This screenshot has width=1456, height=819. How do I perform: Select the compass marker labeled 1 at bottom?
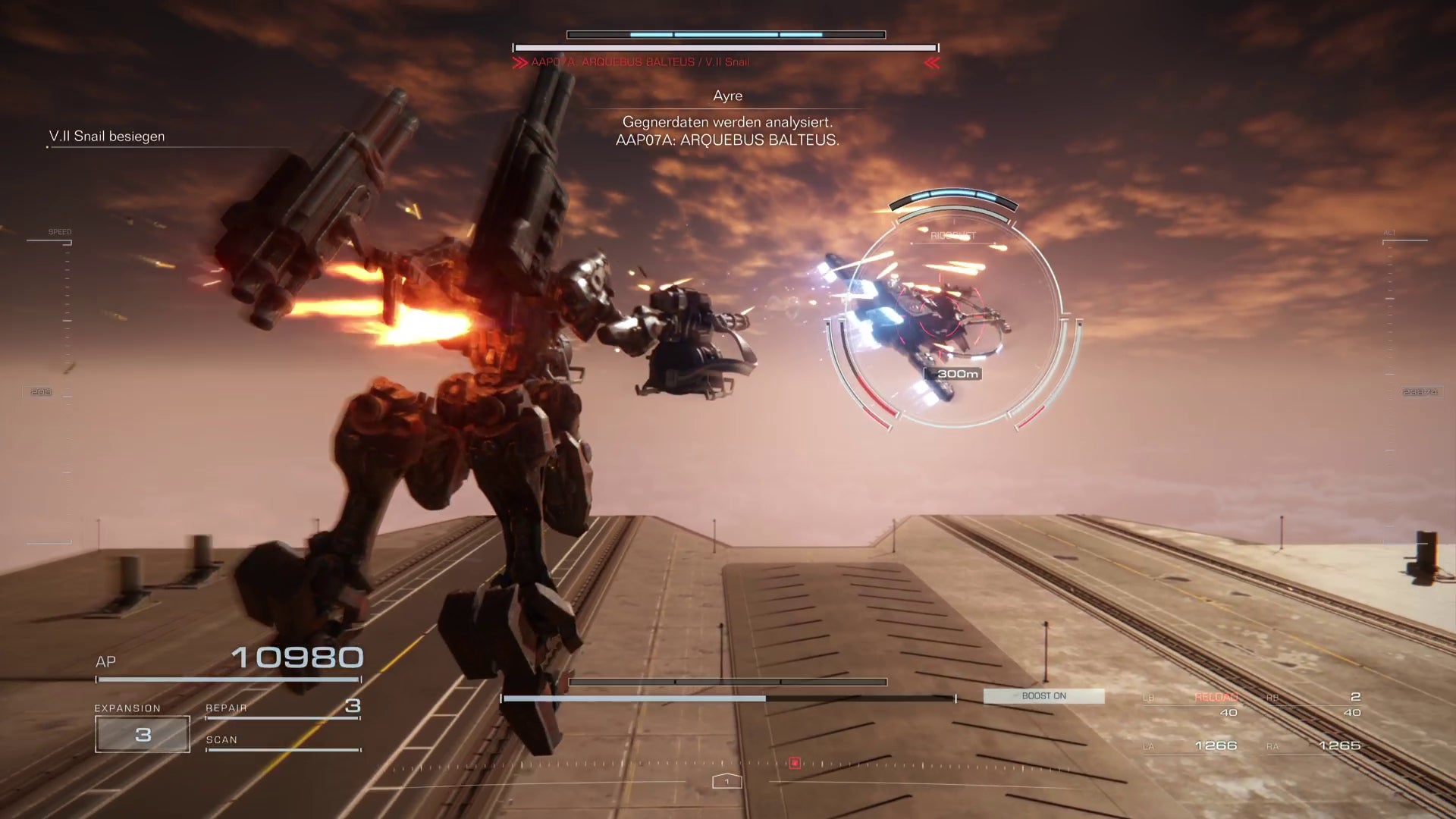tap(726, 780)
